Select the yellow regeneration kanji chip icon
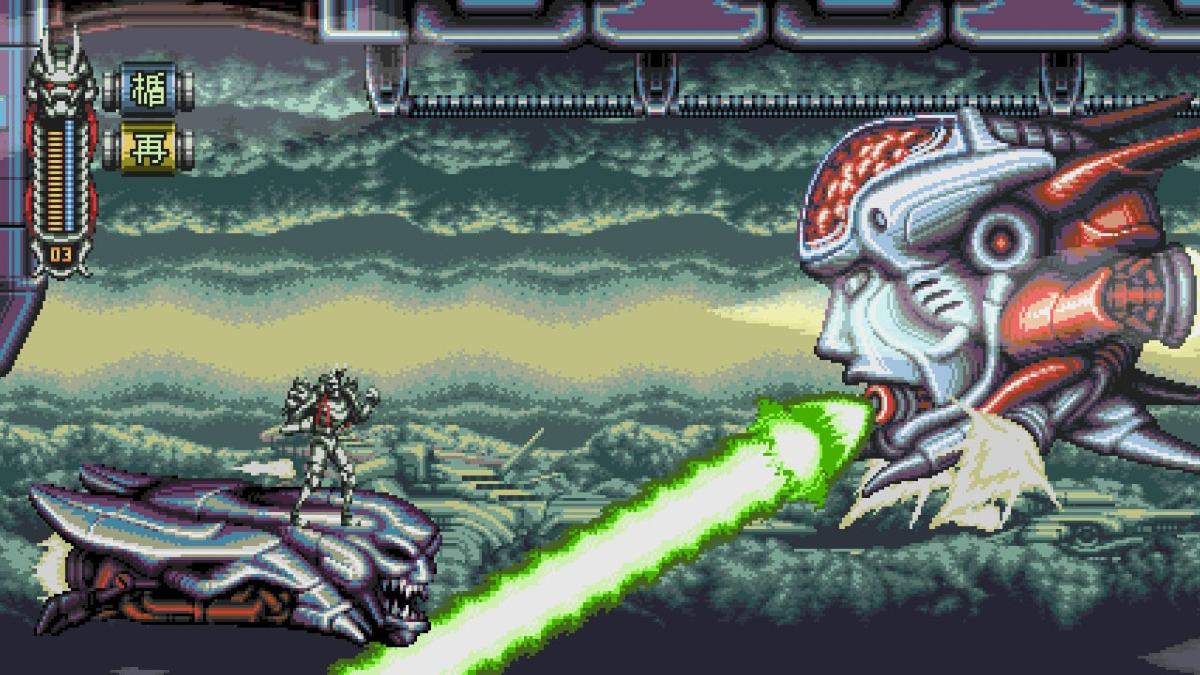The height and width of the screenshot is (675, 1200). pos(147,150)
